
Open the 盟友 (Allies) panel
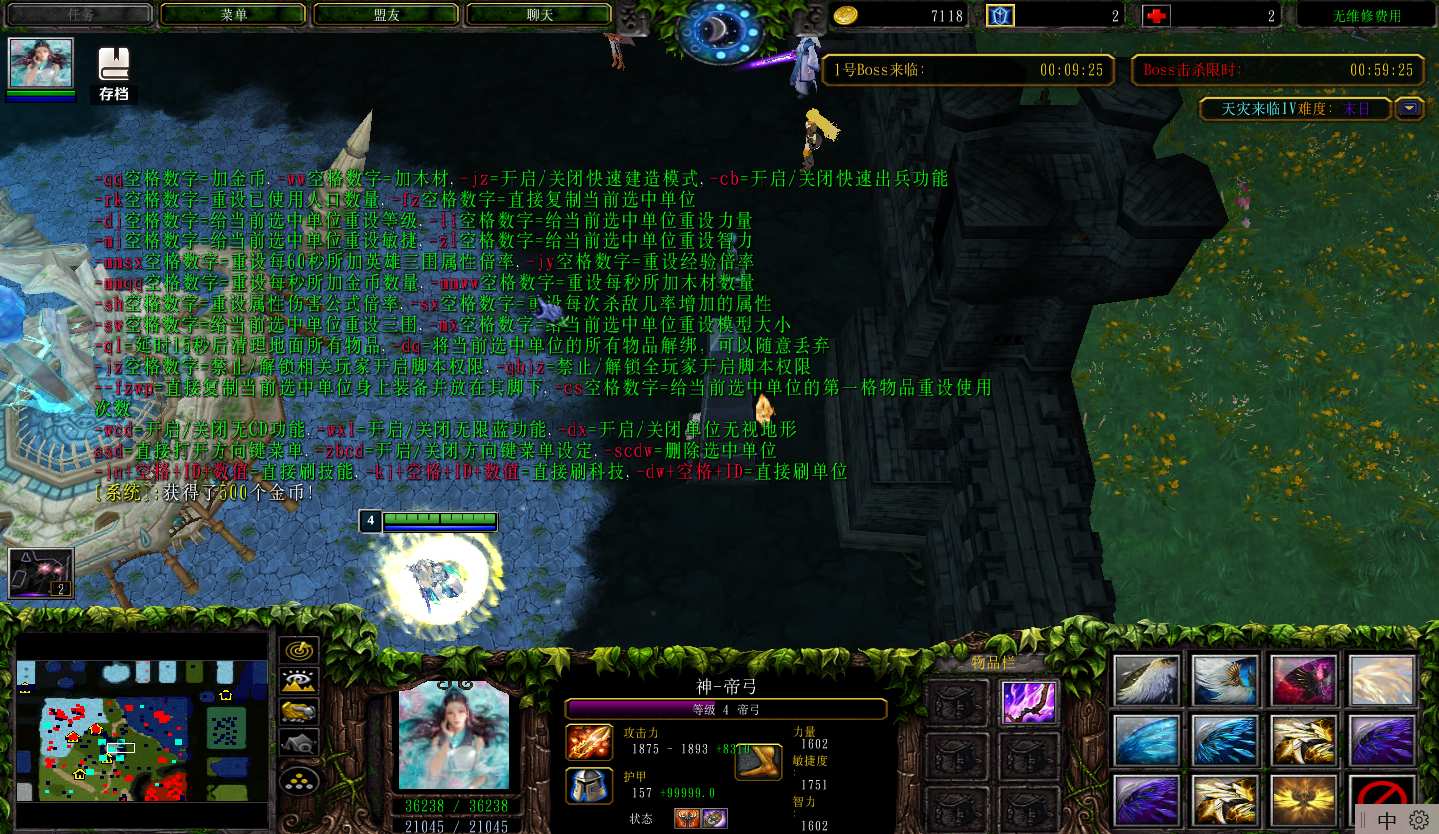(x=386, y=15)
